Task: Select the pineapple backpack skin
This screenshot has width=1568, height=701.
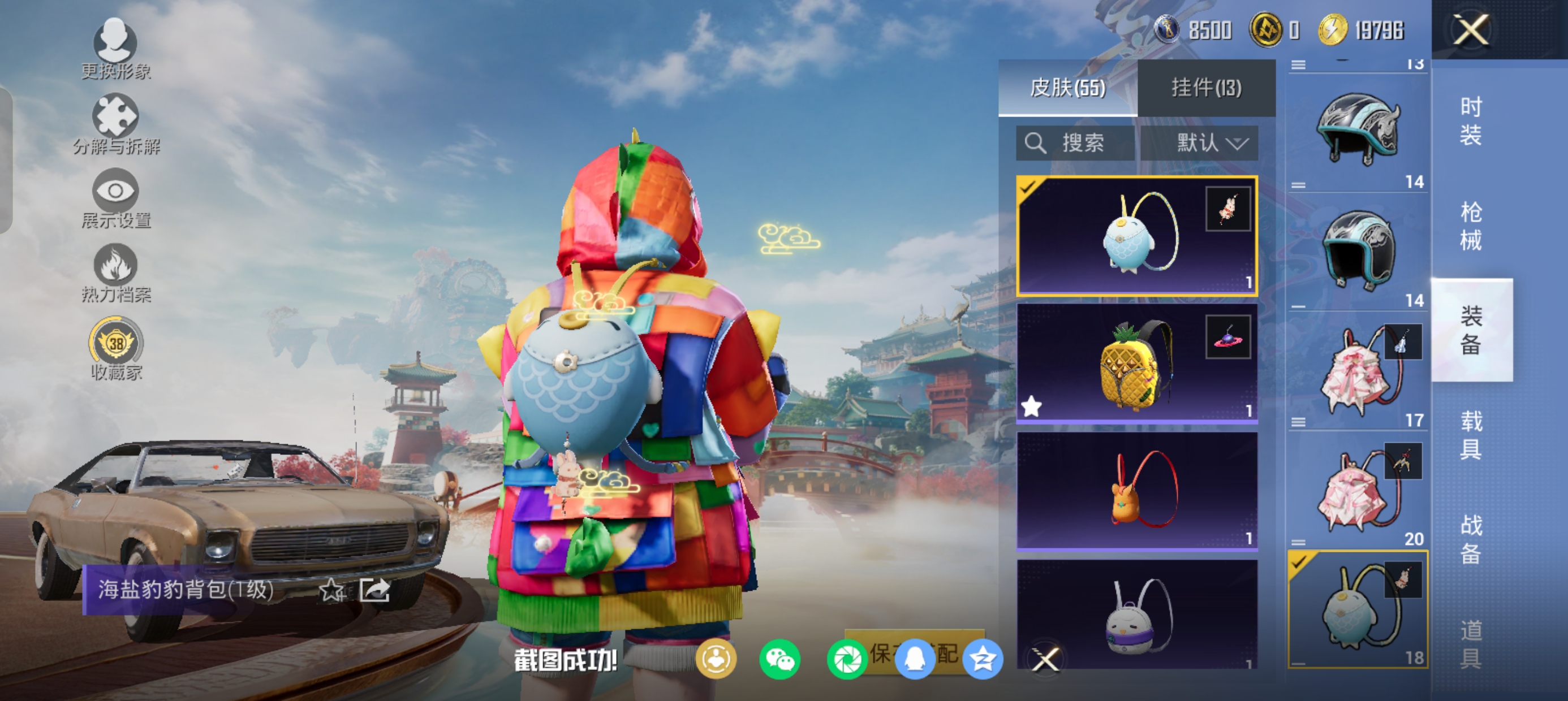Action: [1136, 364]
